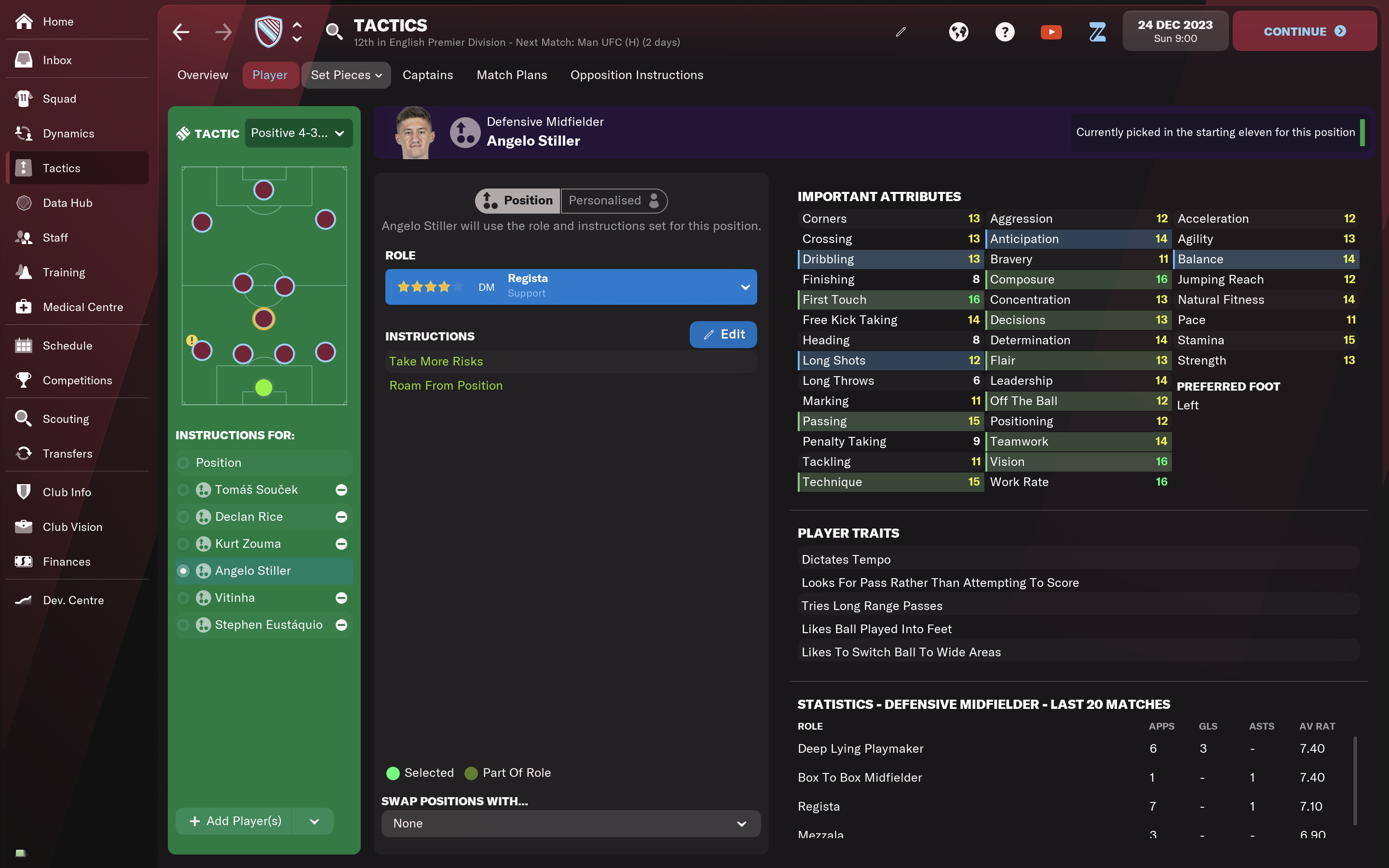
Task: Go back with the left arrow
Action: point(181,32)
